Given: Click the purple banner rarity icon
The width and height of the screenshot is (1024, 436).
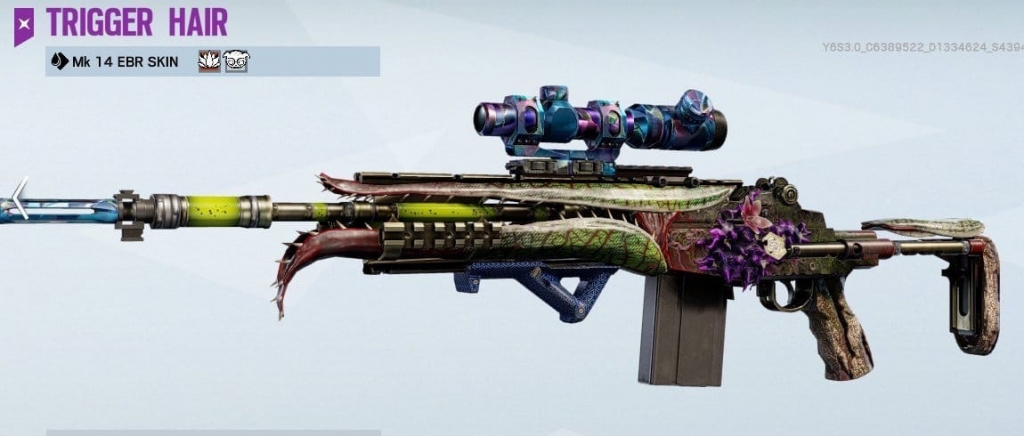Looking at the screenshot, I should pyautogui.click(x=23, y=23).
